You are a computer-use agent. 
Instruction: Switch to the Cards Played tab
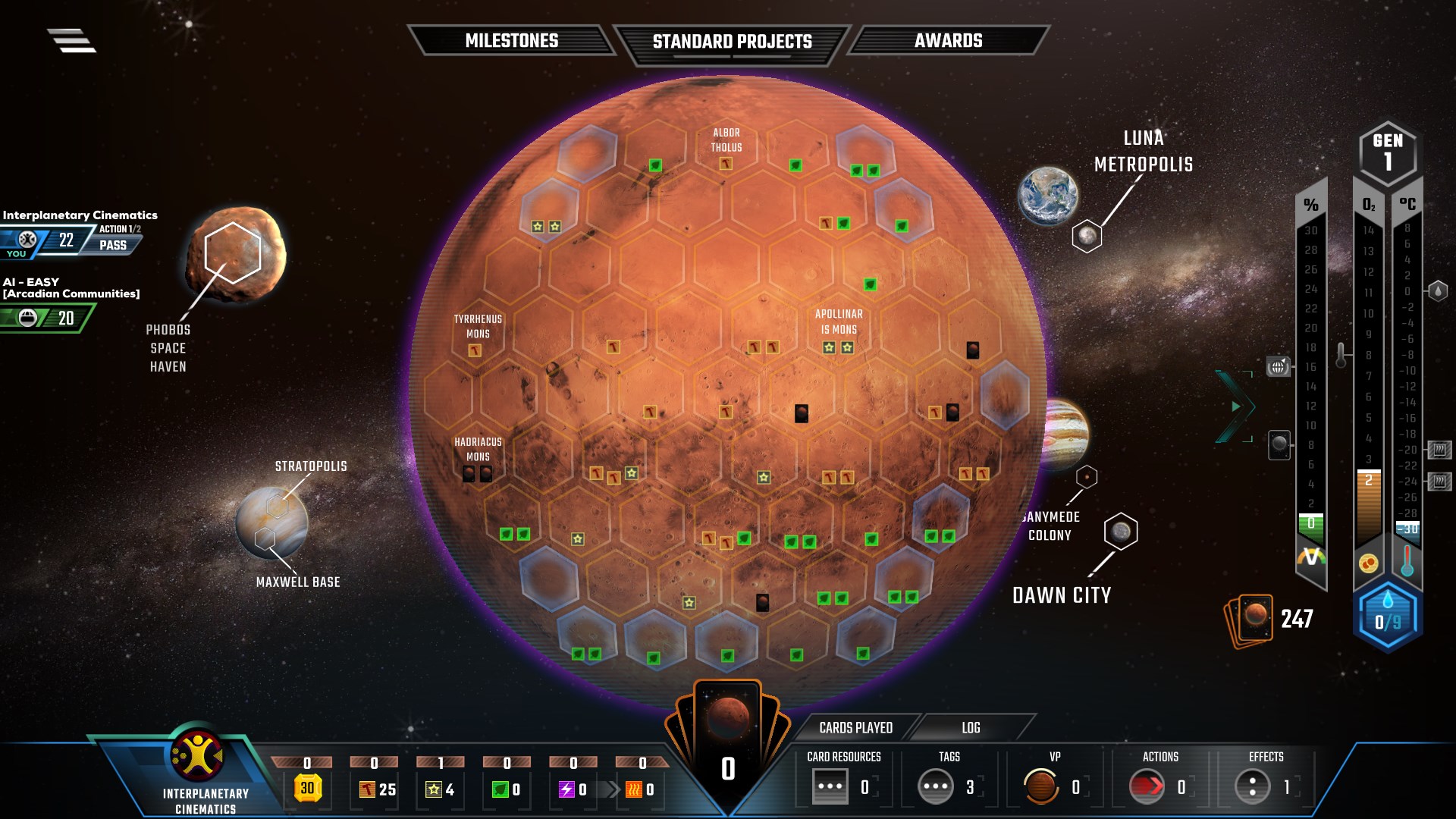click(855, 728)
